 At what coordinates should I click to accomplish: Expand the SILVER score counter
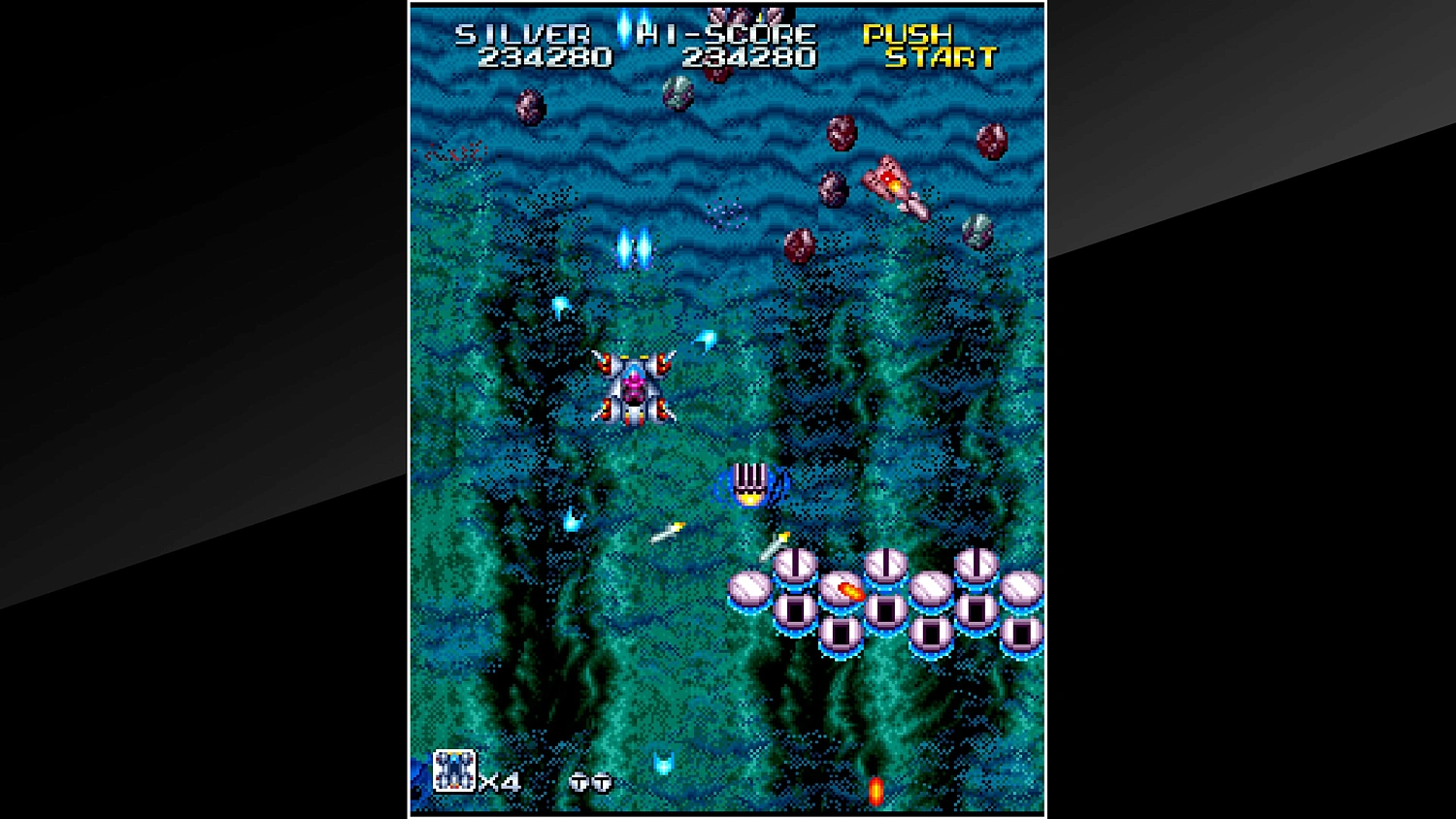(546, 57)
